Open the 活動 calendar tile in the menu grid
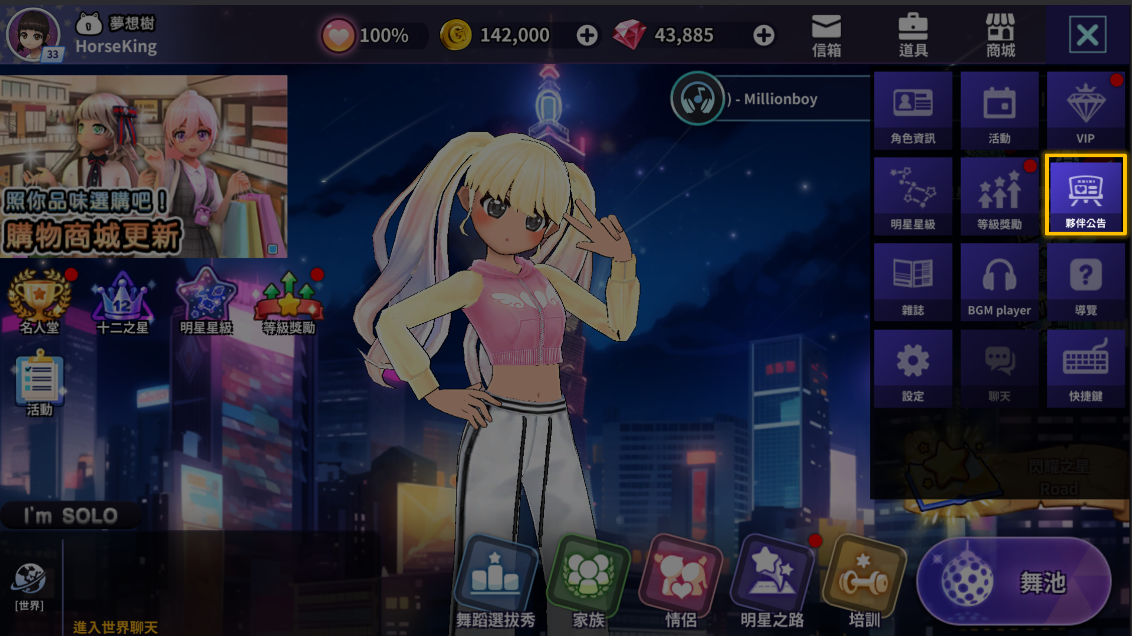Screen dimensions: 1132x636 [999, 110]
